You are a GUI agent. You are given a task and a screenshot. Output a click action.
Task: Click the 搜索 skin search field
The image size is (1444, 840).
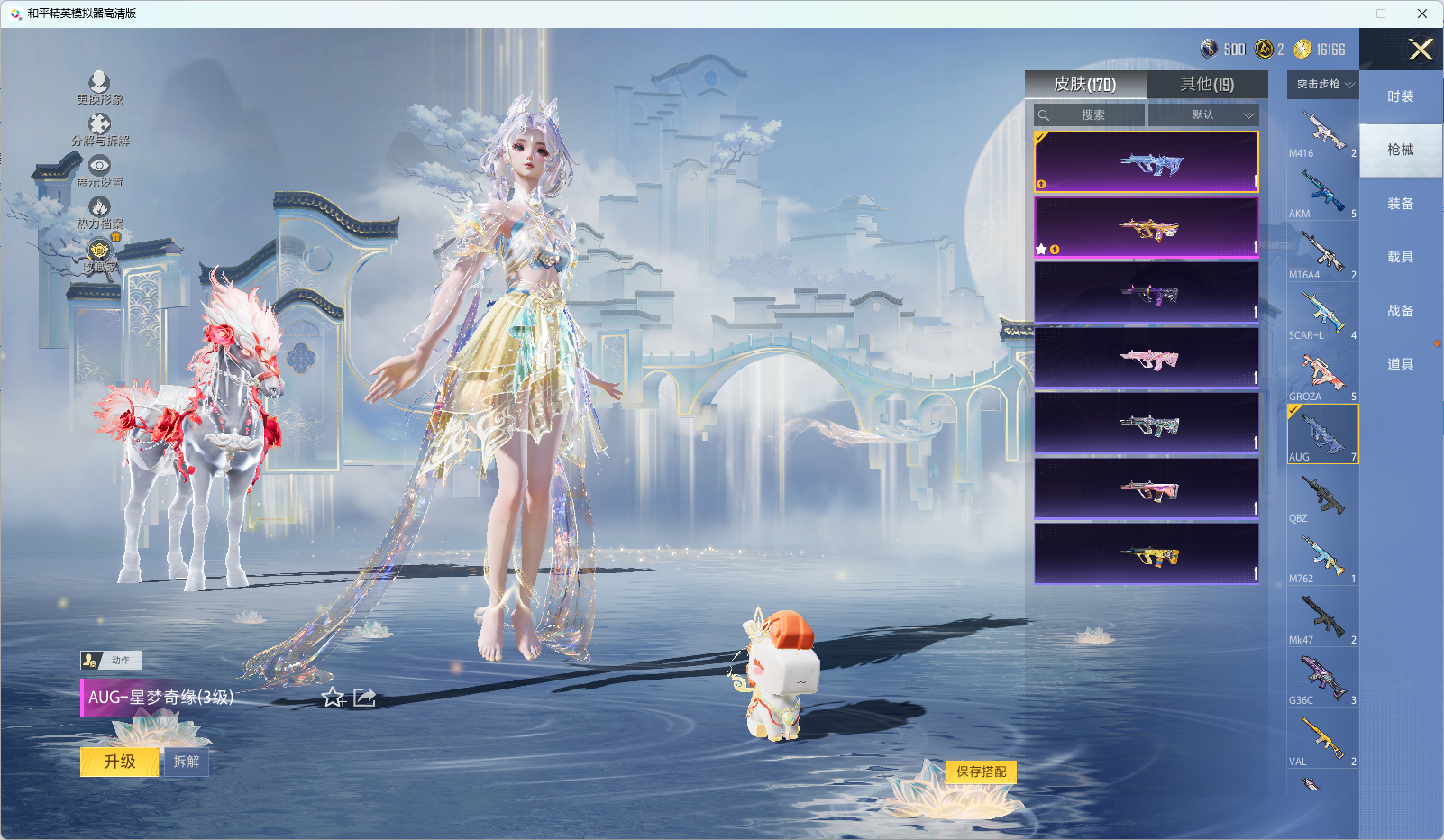point(1091,114)
